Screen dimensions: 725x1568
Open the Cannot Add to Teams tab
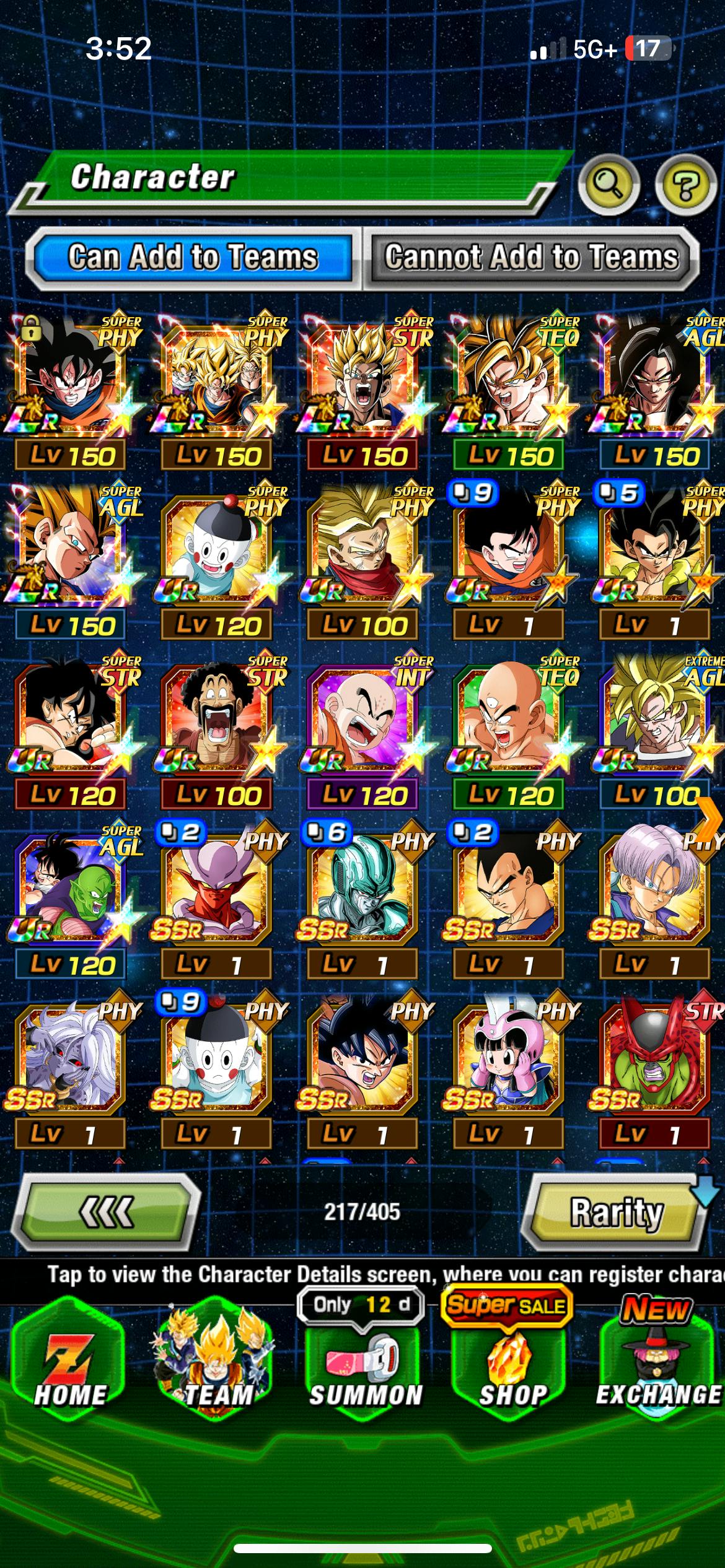531,258
